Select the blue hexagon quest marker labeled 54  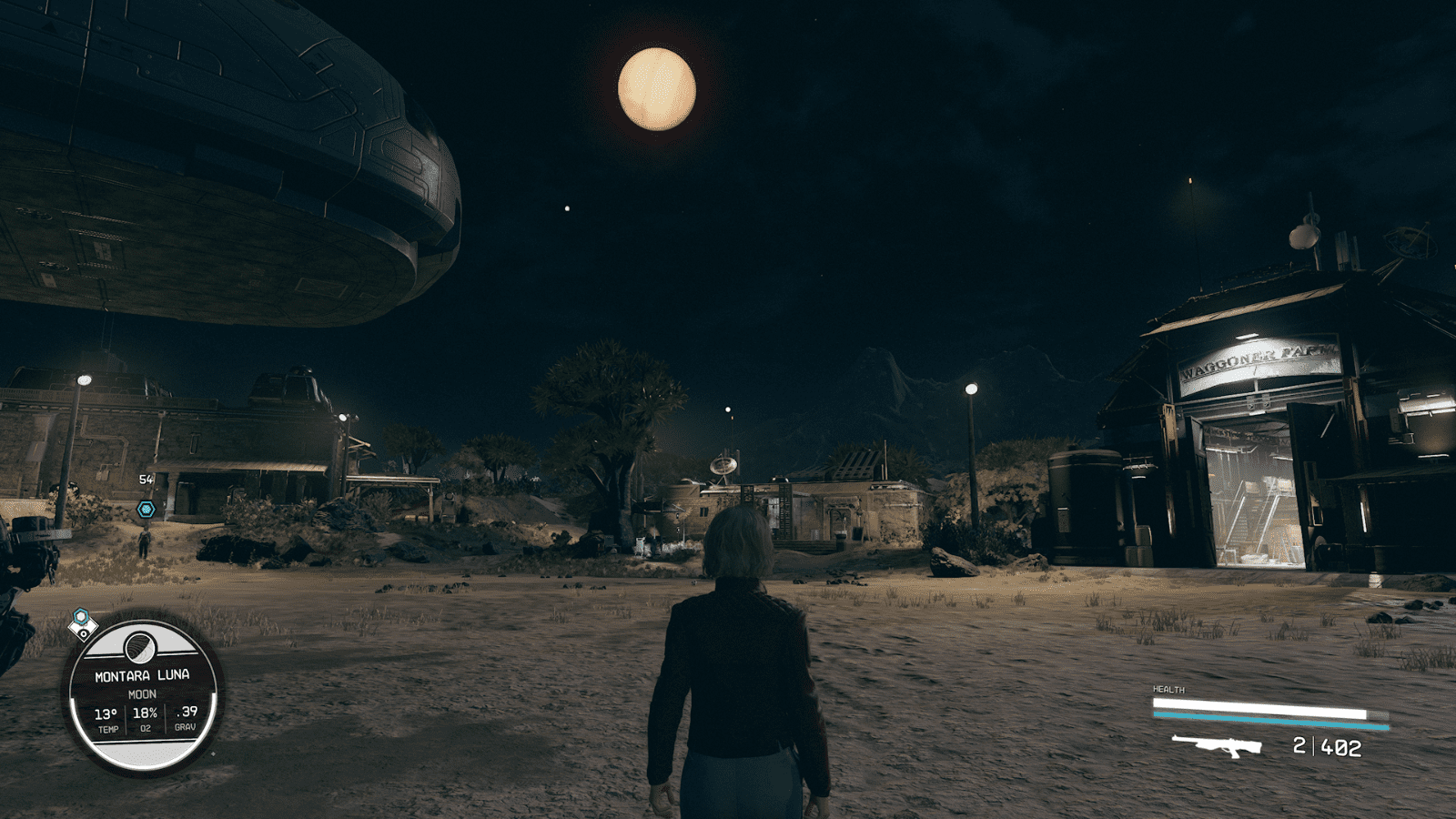click(x=146, y=511)
